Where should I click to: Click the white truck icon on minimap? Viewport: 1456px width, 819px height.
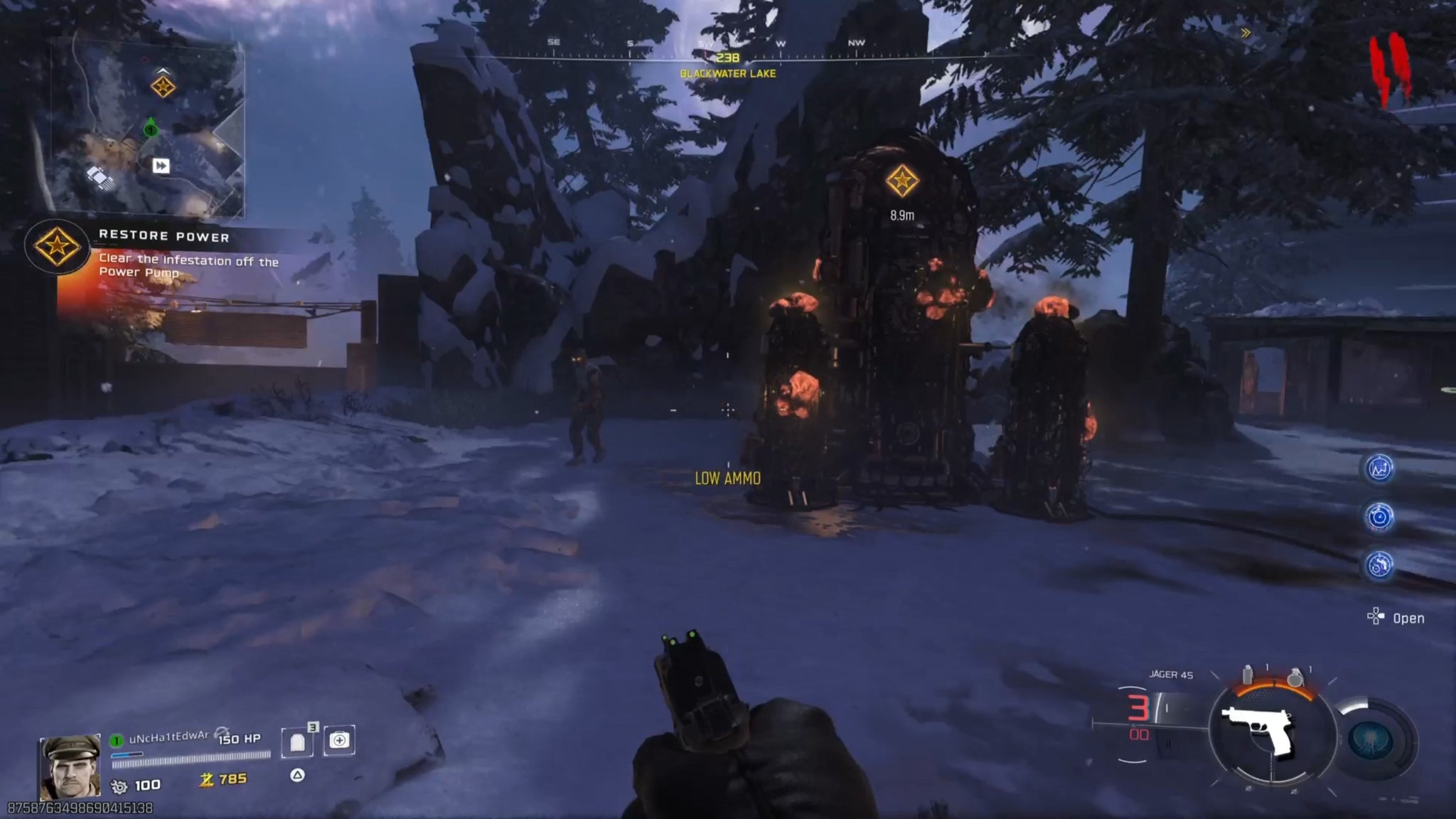coord(100,178)
